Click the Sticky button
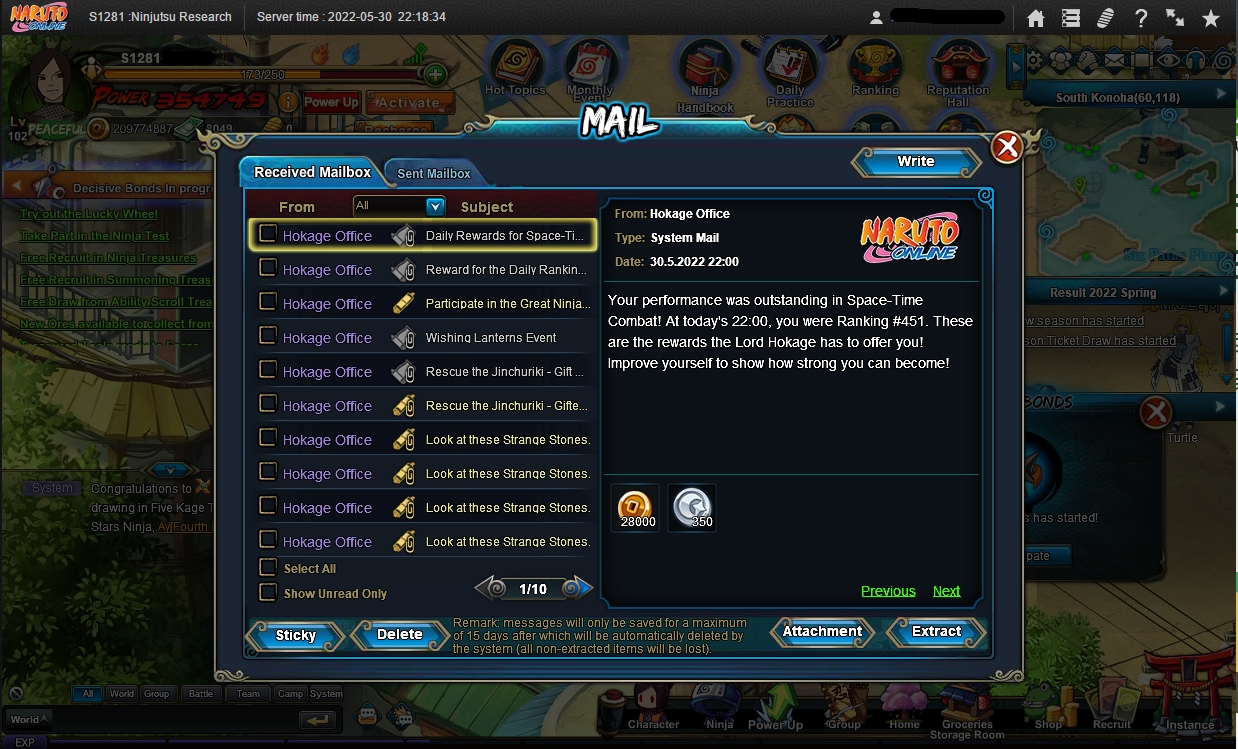This screenshot has height=749, width=1238. [x=296, y=635]
